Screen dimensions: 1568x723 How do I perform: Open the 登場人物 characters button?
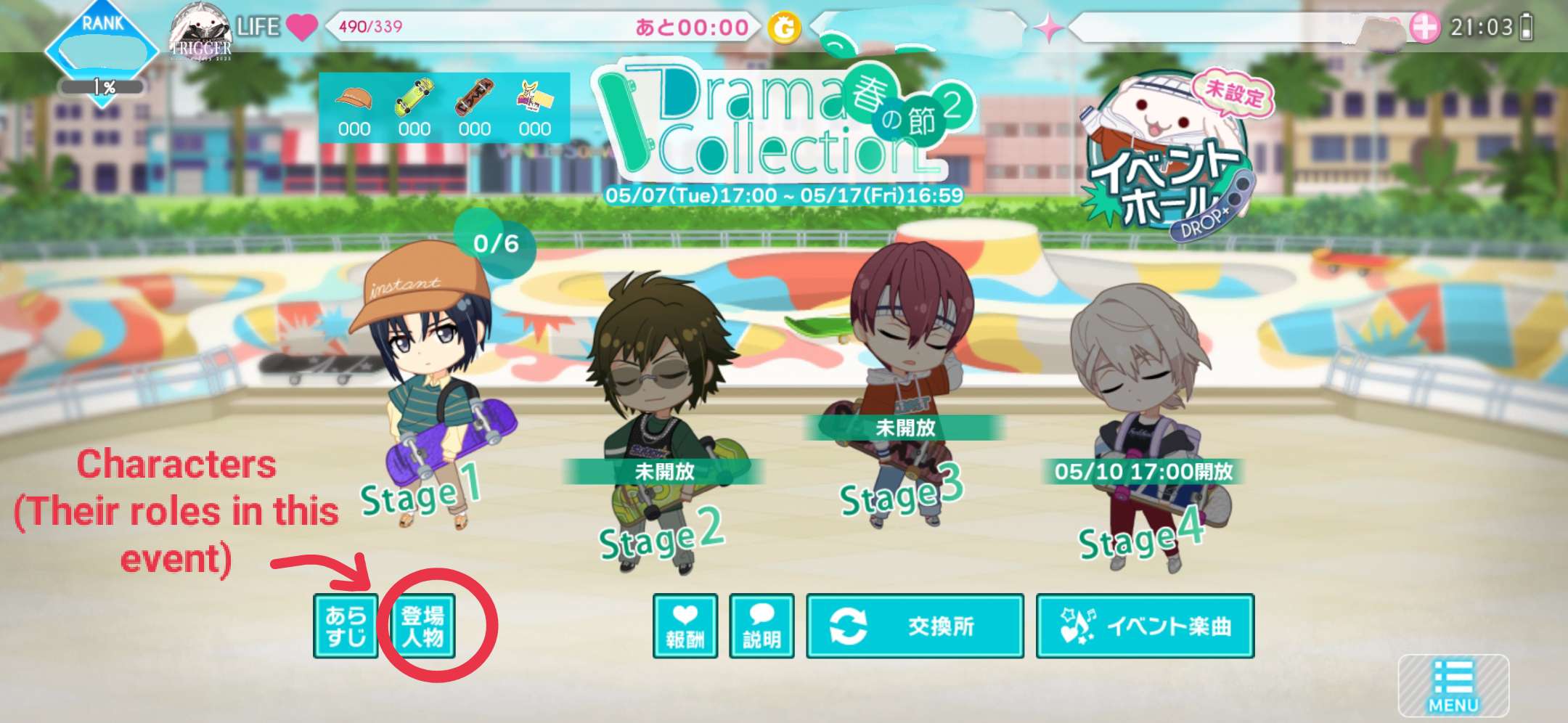tap(422, 626)
